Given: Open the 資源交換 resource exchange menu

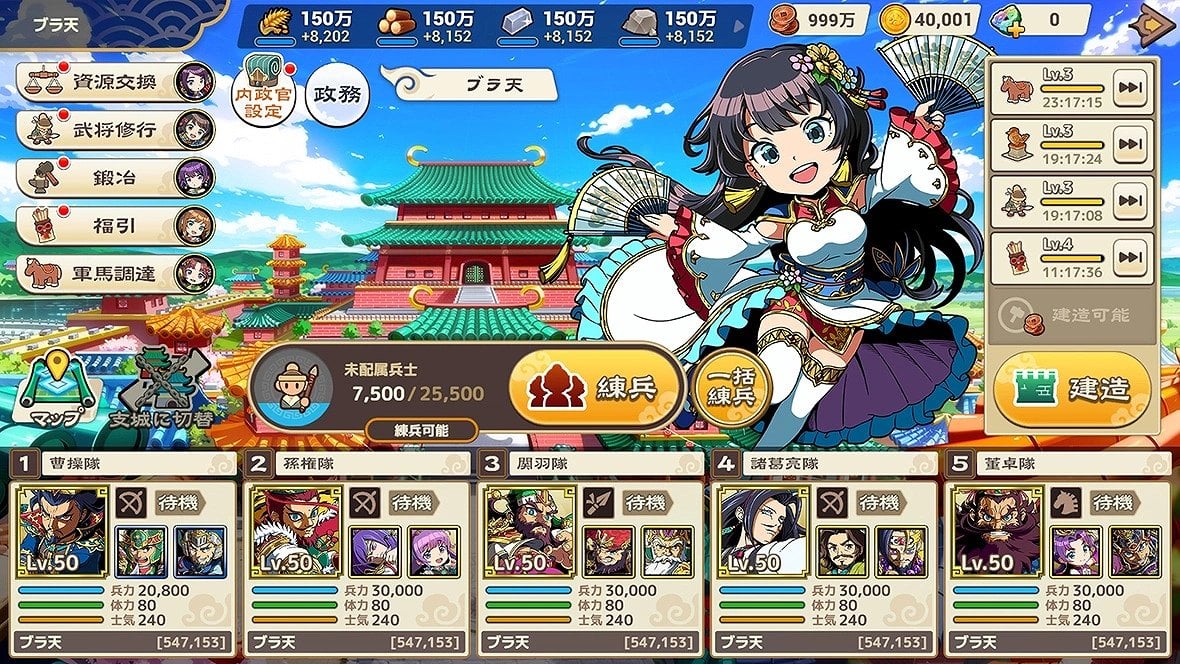Looking at the screenshot, I should pos(112,82).
